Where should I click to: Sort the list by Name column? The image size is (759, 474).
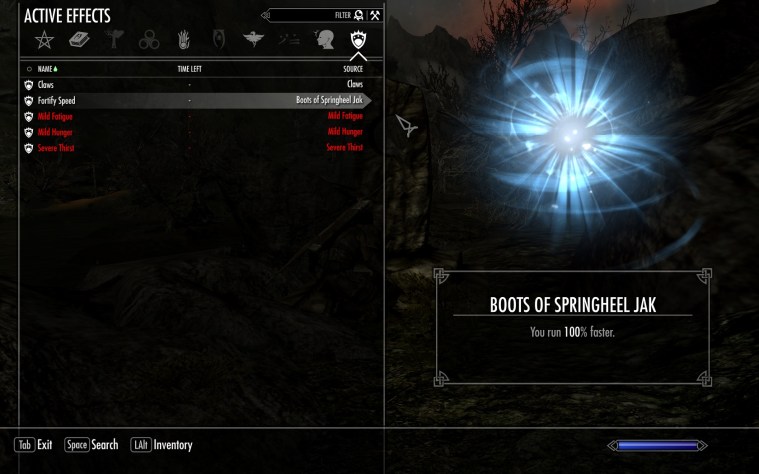46,69
